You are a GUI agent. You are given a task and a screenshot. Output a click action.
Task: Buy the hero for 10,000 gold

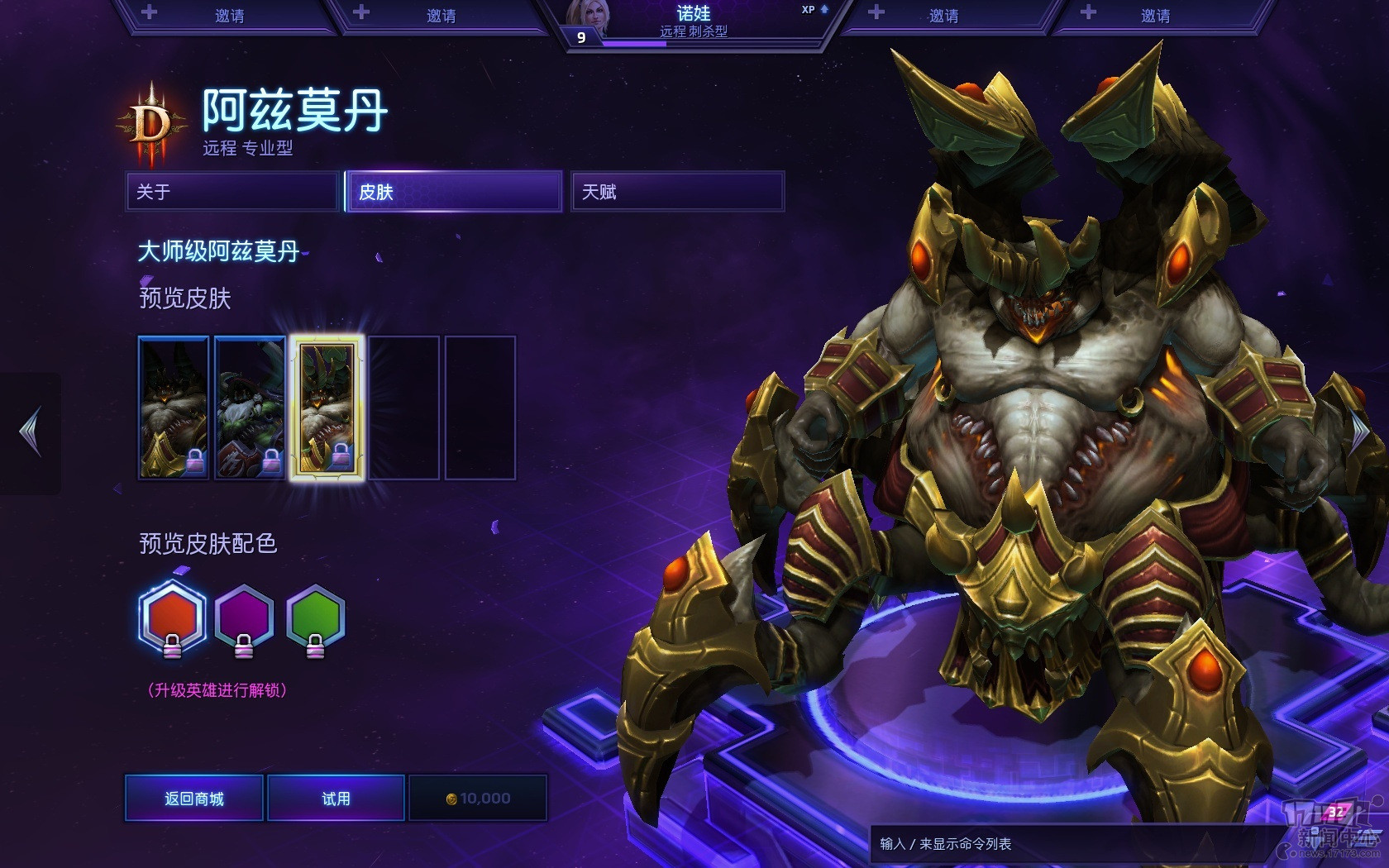click(x=478, y=798)
